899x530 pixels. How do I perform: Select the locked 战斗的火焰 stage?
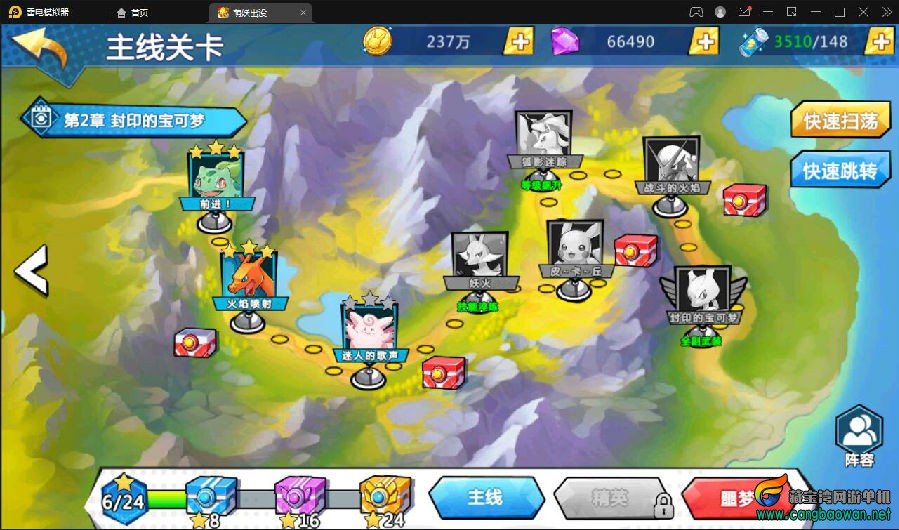pos(670,165)
